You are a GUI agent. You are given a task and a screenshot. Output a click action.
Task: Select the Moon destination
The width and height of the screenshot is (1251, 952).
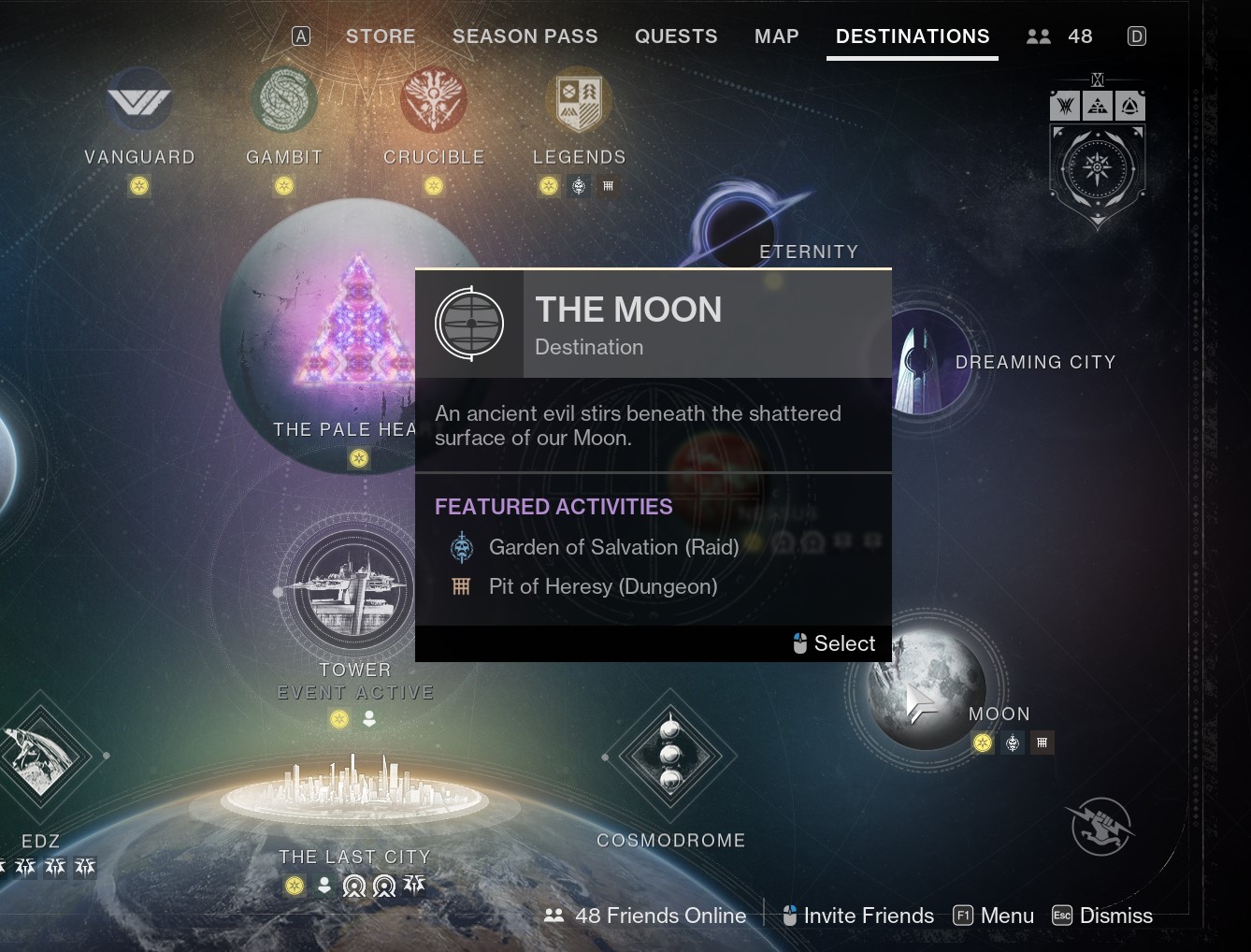coord(926,692)
